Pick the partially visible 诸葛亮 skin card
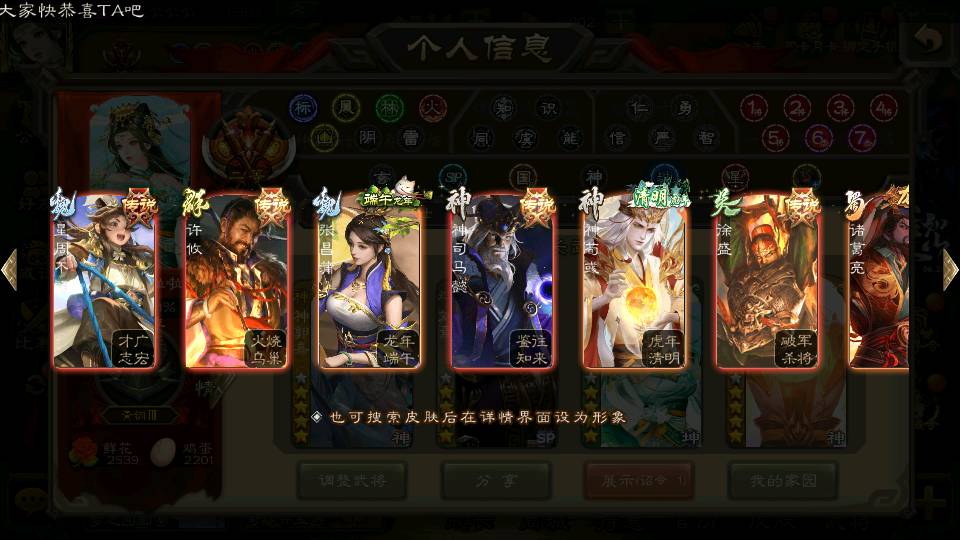 tap(880, 282)
